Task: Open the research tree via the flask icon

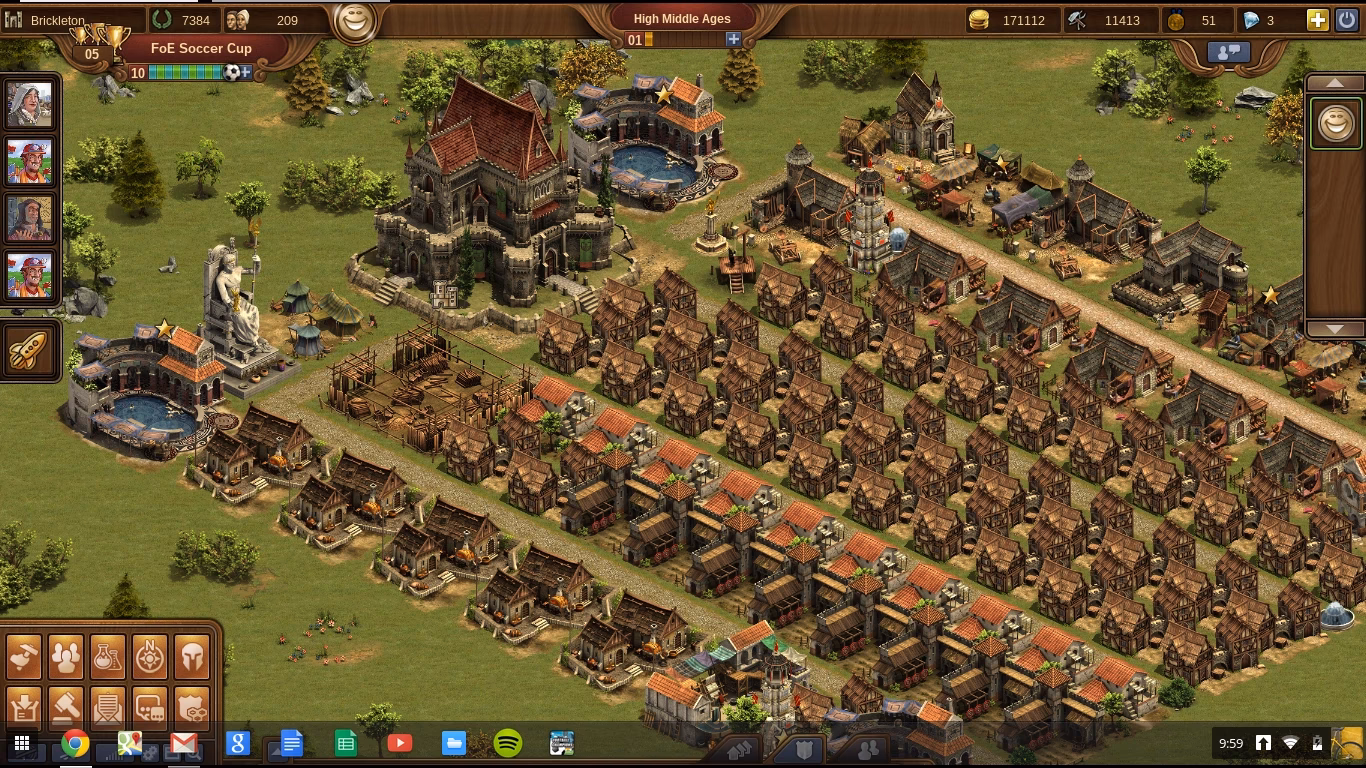Action: click(107, 656)
